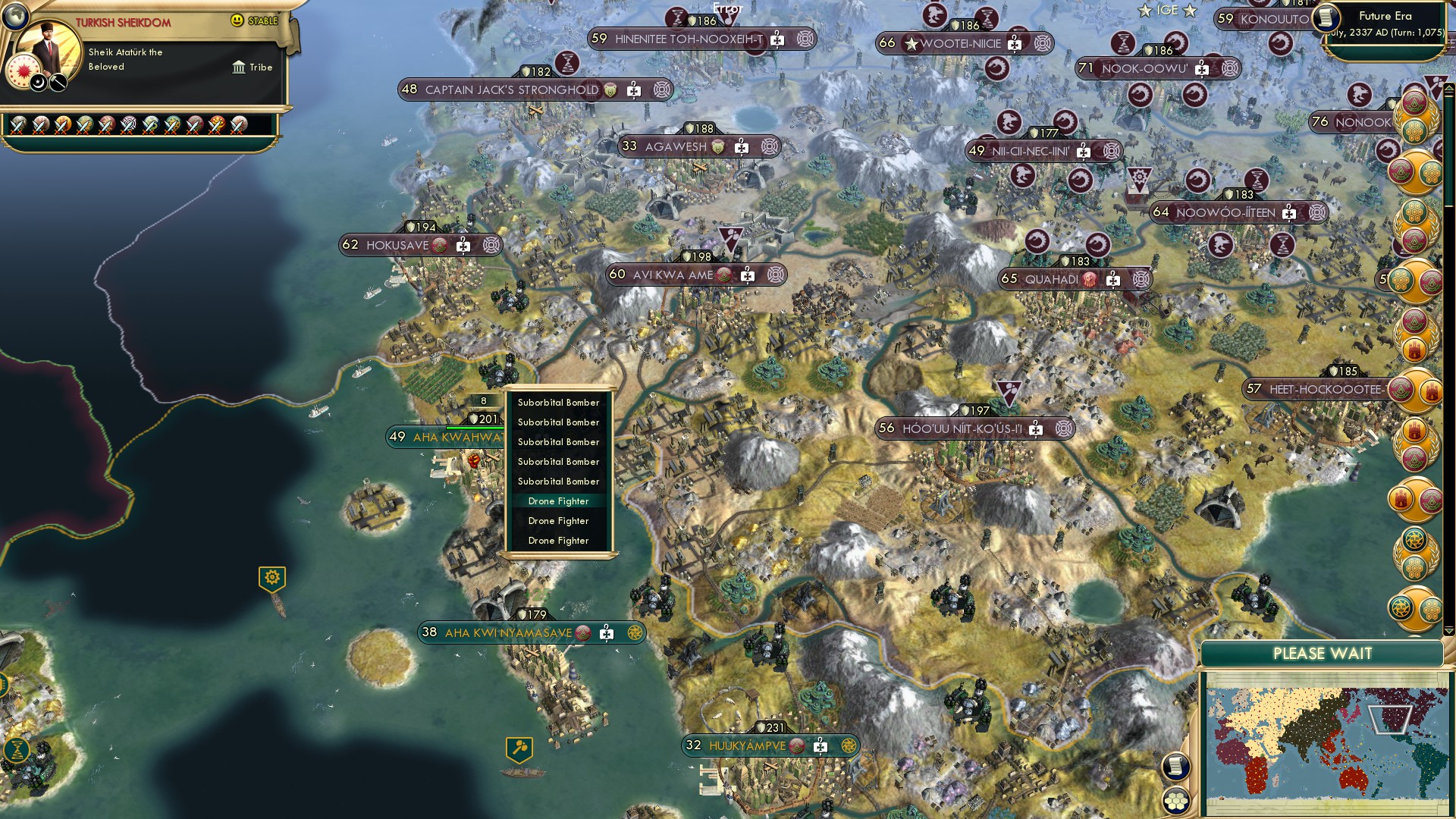Click the globe icon above the leader portrait

[15, 17]
